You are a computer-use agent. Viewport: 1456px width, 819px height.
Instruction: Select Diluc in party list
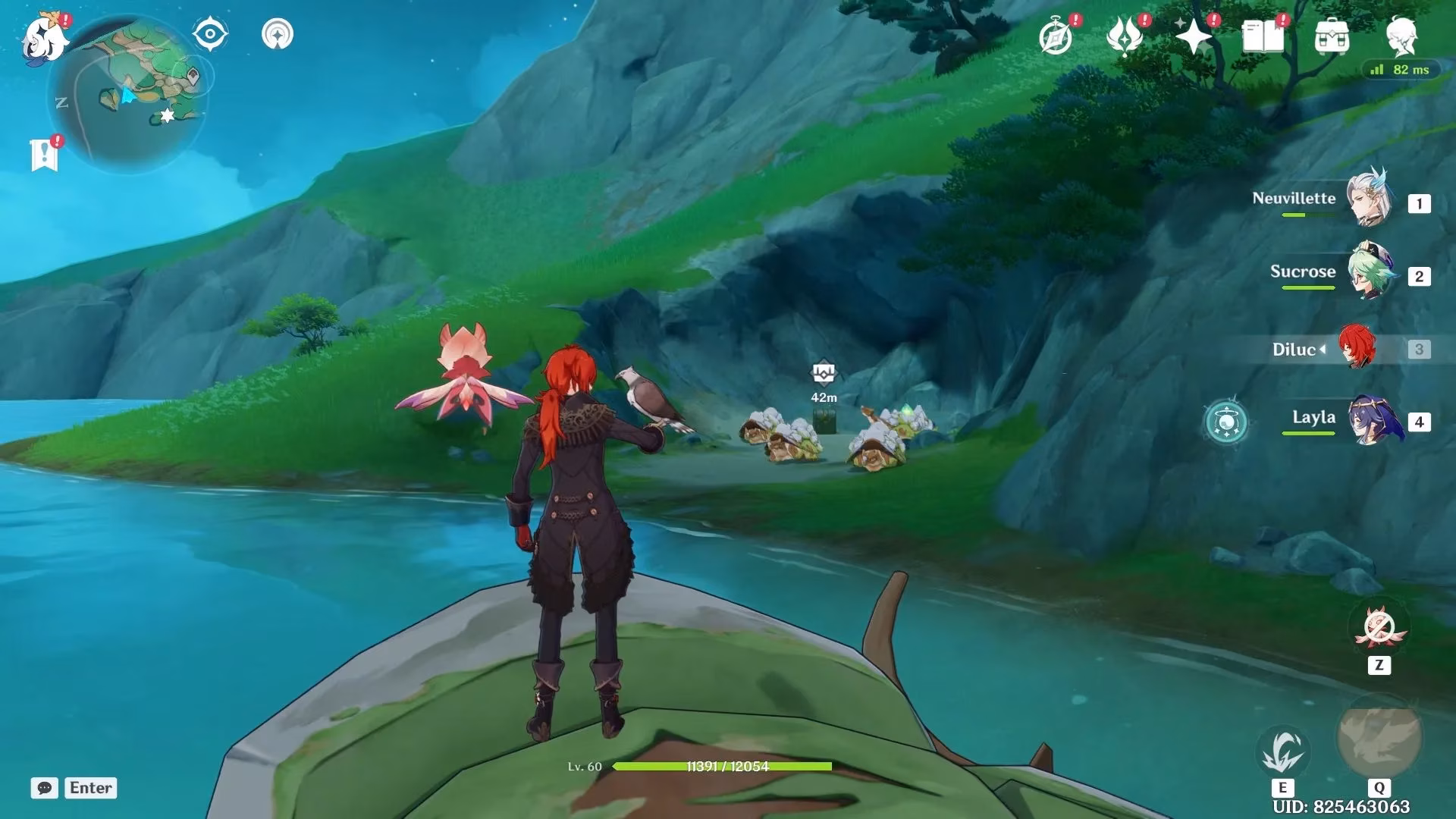[x=1356, y=348]
